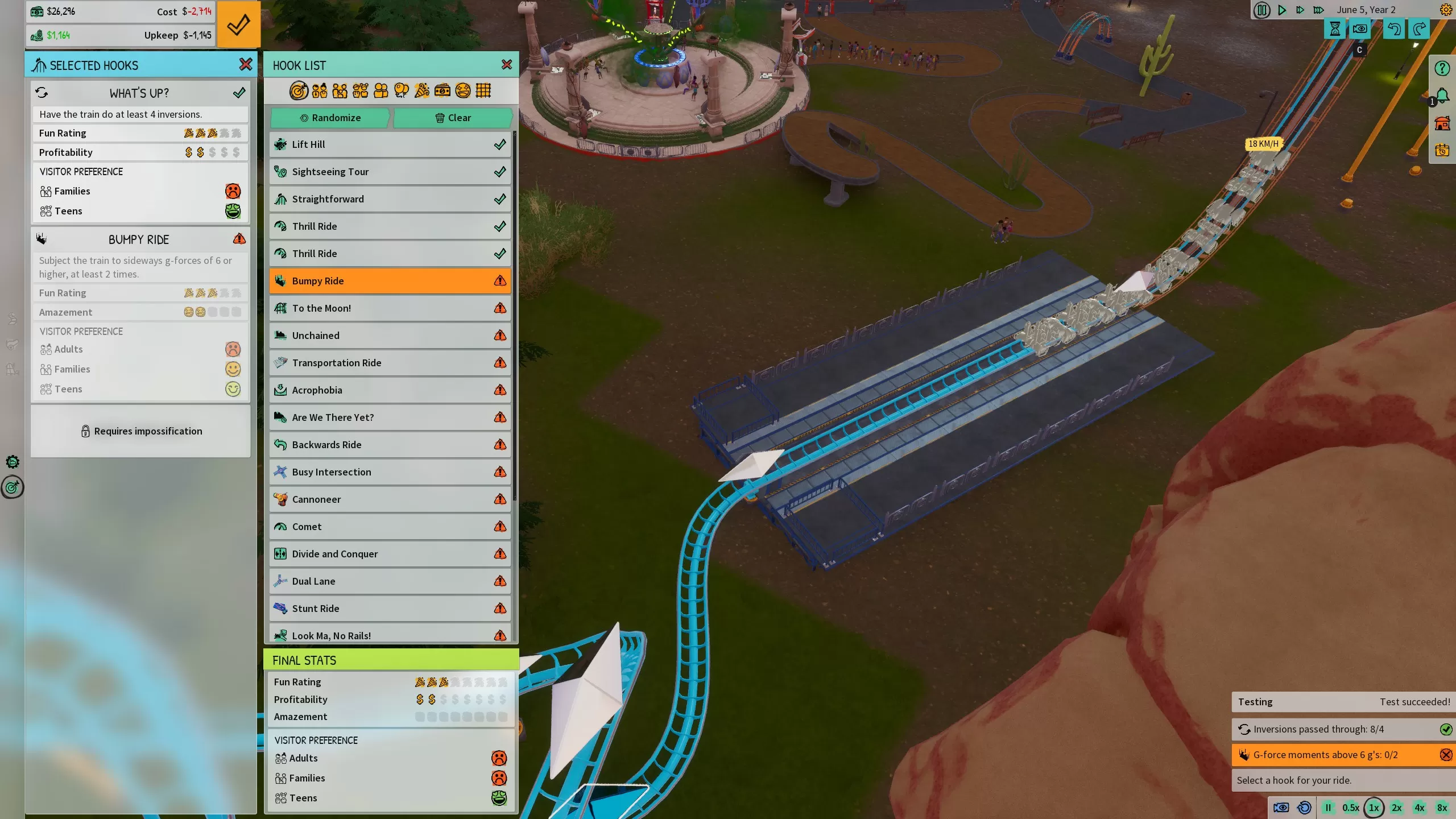The width and height of the screenshot is (1456, 819).
Task: Pick the Transportation Ride hook
Action: click(x=390, y=363)
